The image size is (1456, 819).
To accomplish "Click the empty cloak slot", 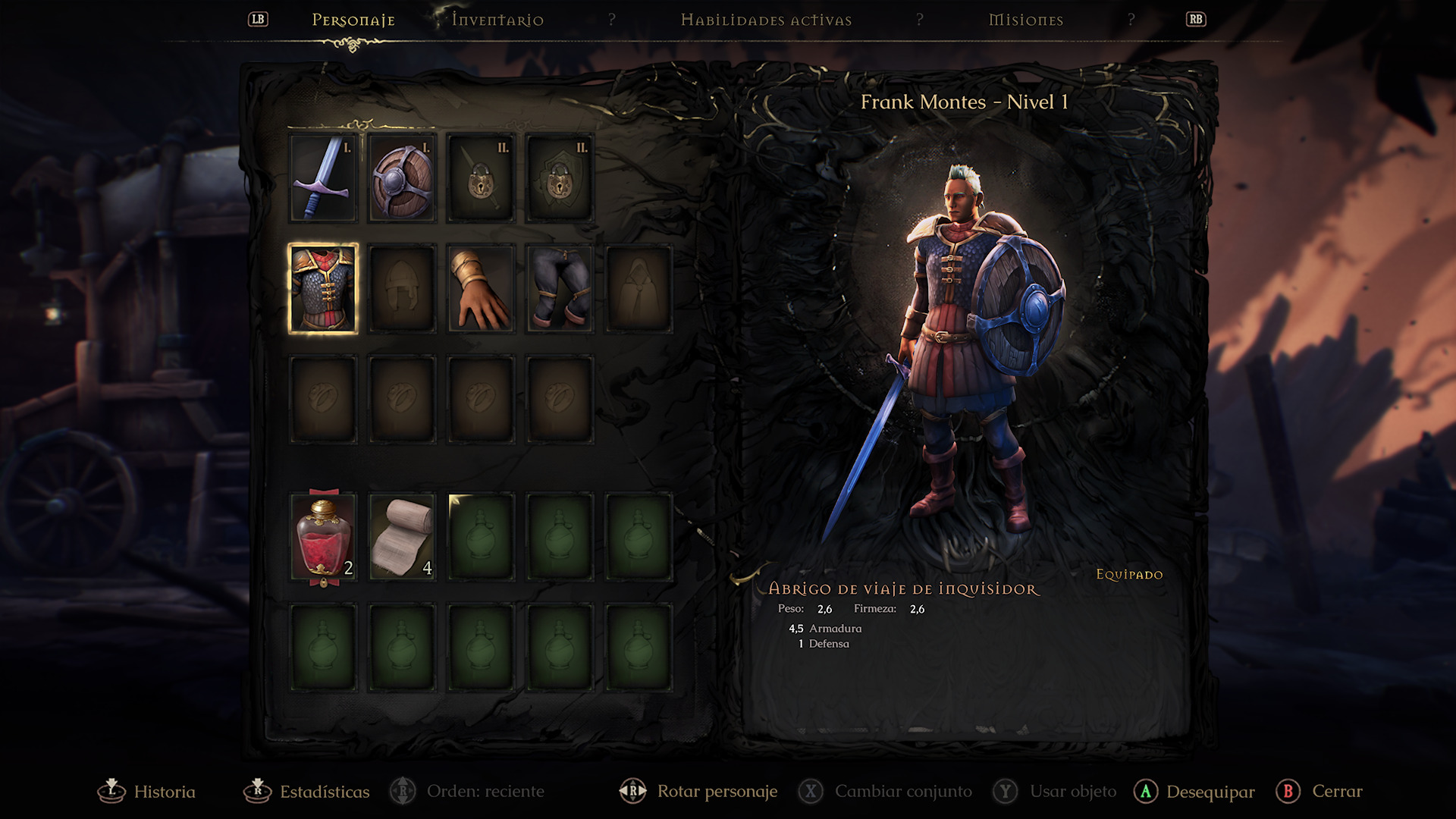I will [x=639, y=289].
